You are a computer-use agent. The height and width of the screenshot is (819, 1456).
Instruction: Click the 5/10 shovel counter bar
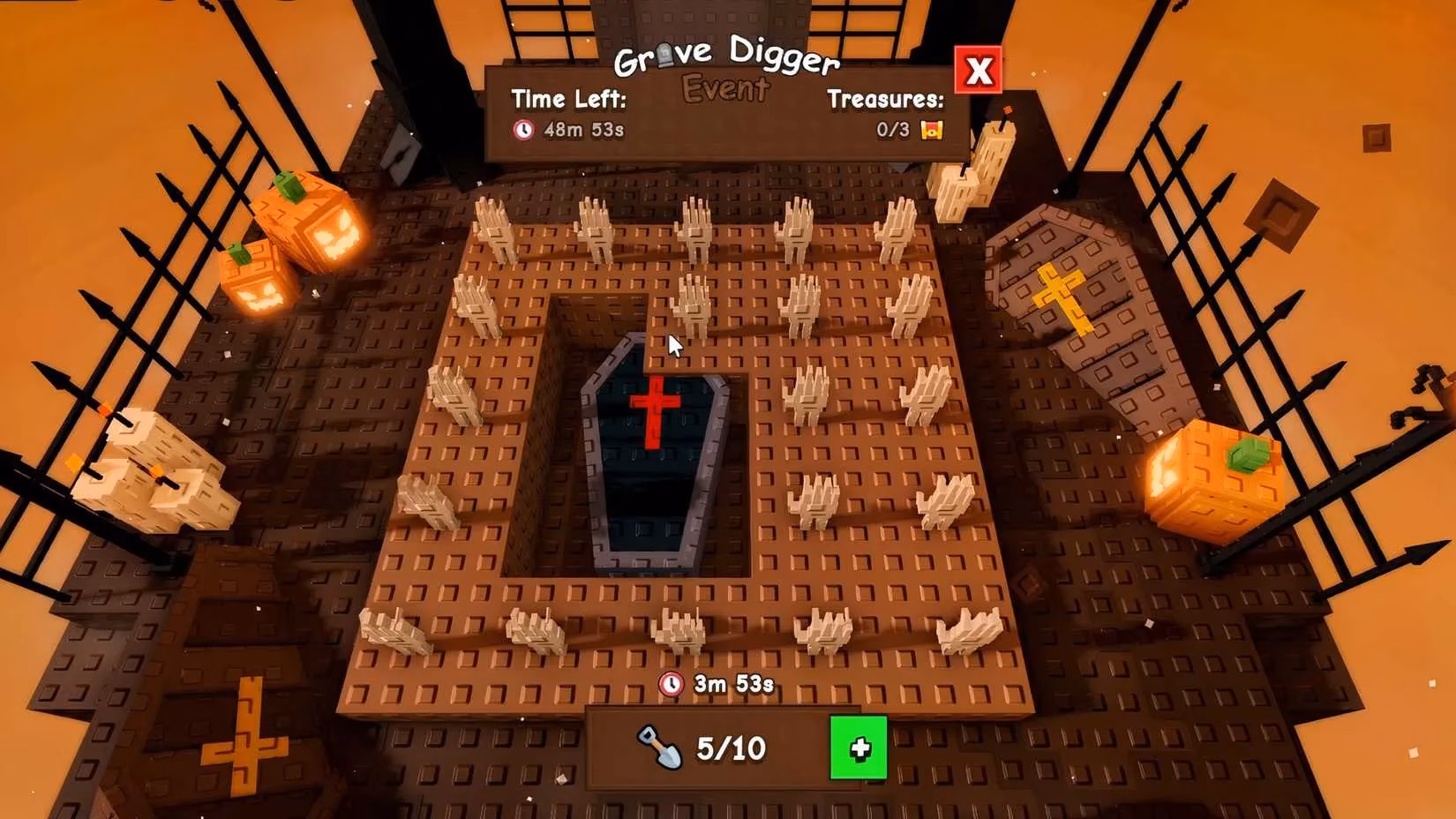[717, 748]
